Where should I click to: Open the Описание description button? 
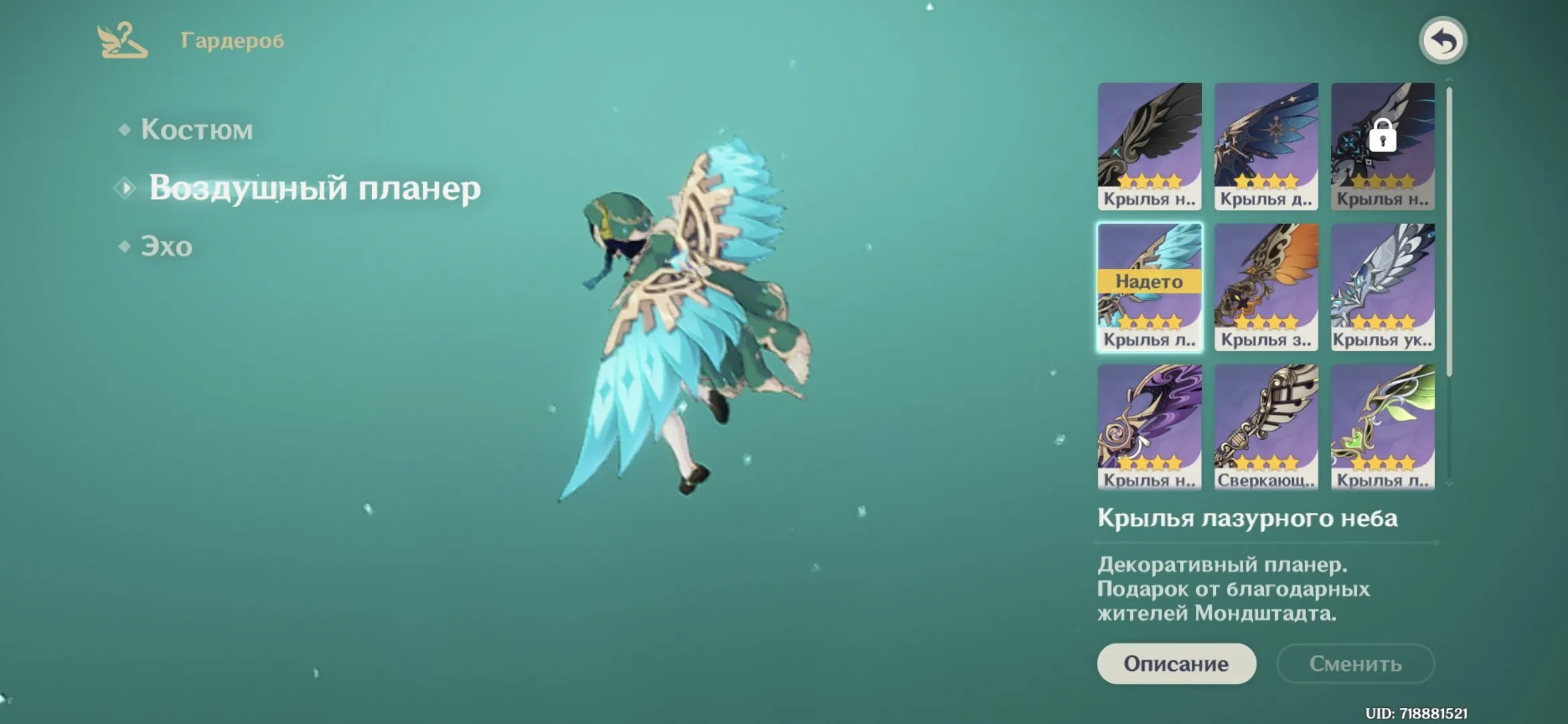click(1176, 664)
